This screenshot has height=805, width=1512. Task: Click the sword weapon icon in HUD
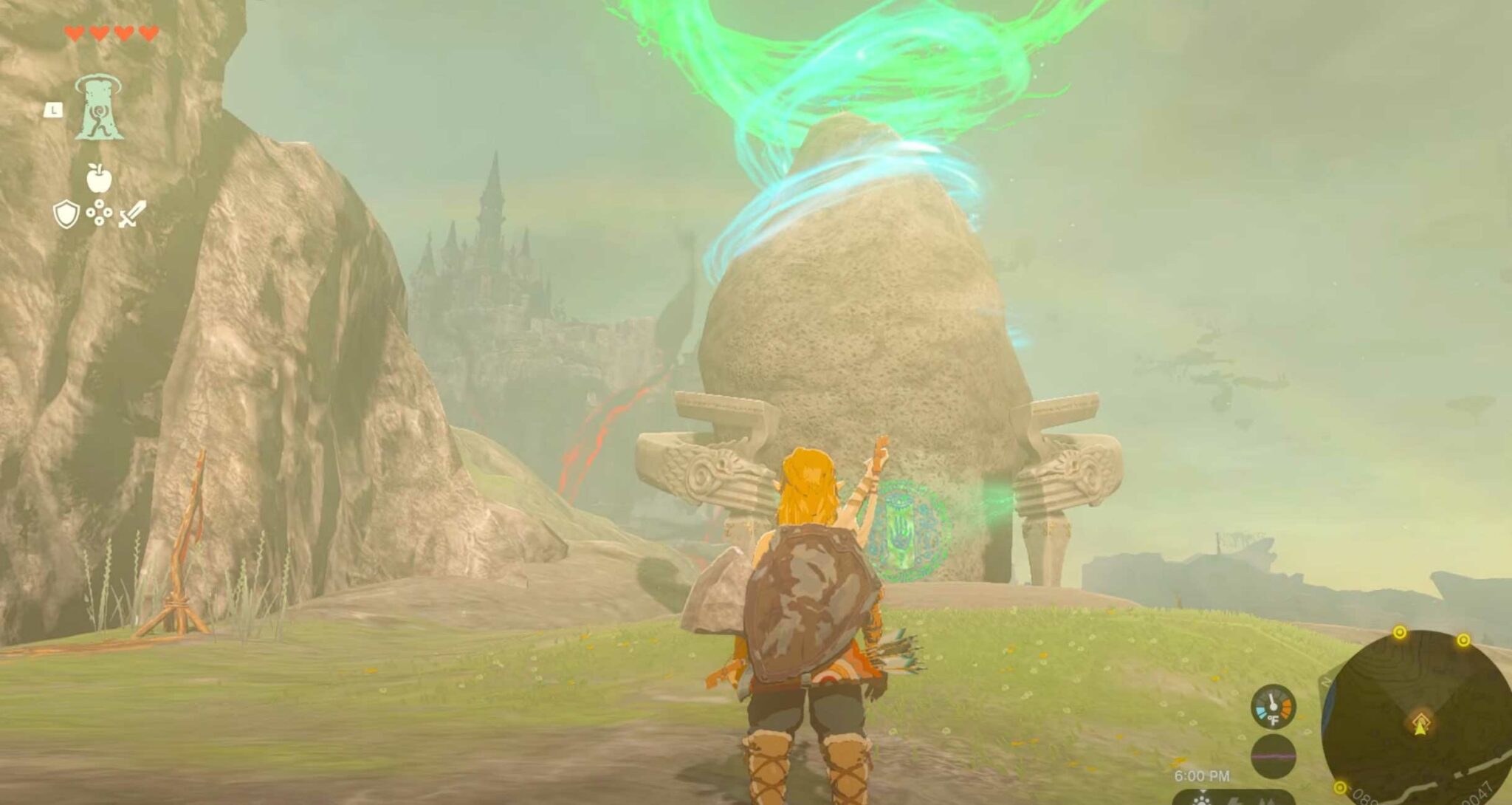pos(133,215)
